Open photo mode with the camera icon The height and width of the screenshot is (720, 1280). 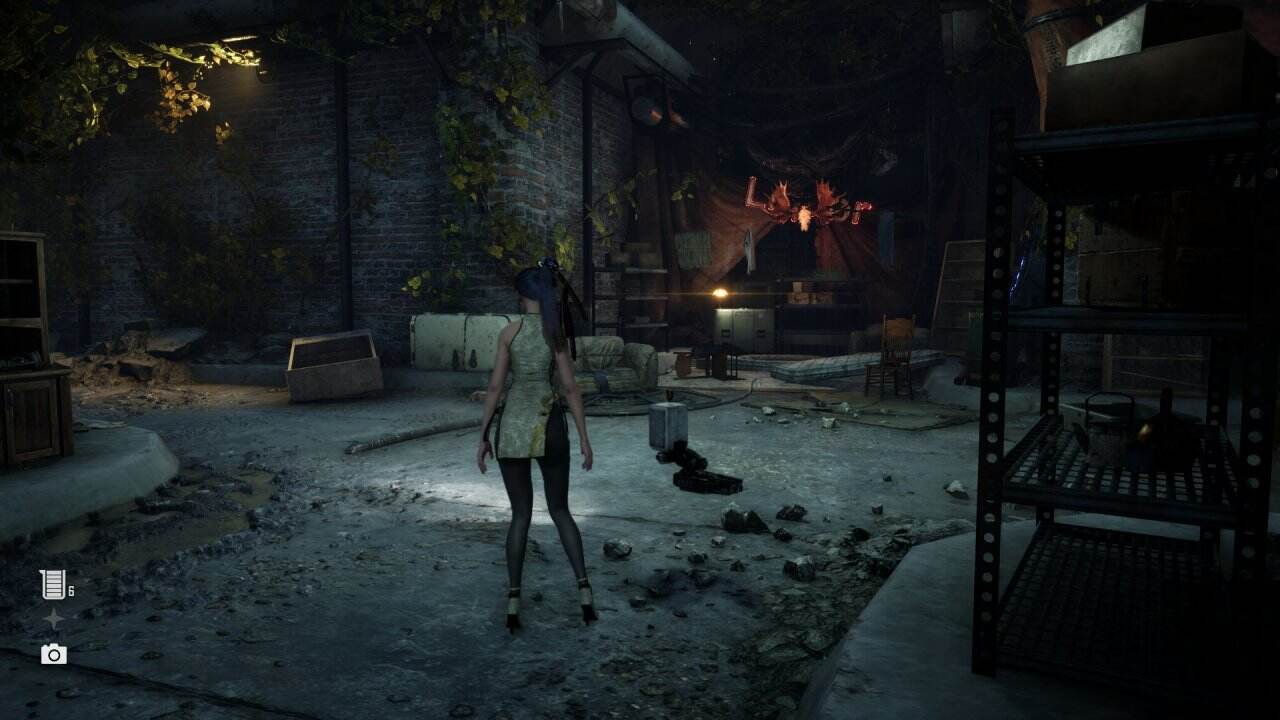pos(54,654)
